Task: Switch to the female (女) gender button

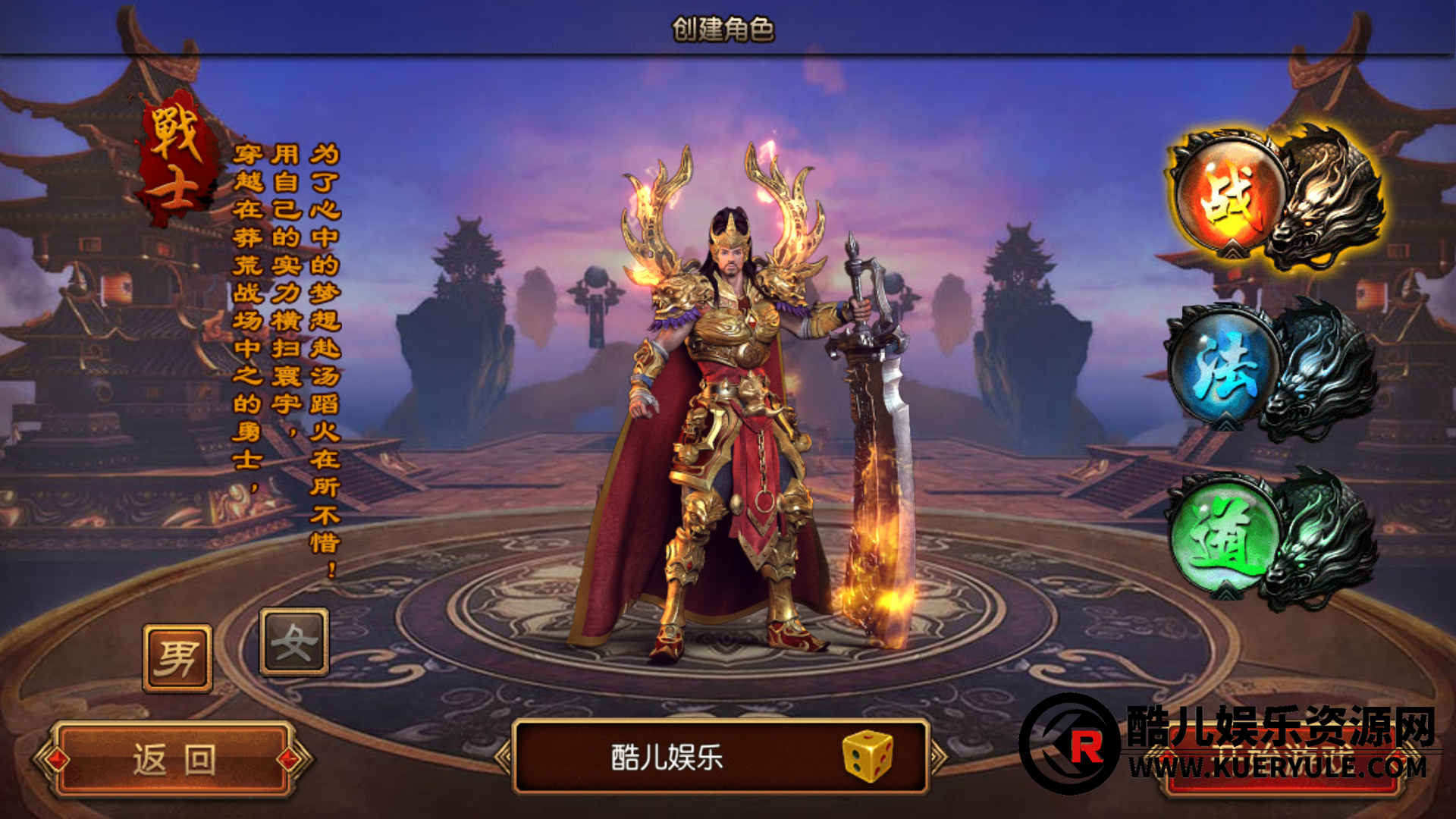Action: (x=294, y=642)
